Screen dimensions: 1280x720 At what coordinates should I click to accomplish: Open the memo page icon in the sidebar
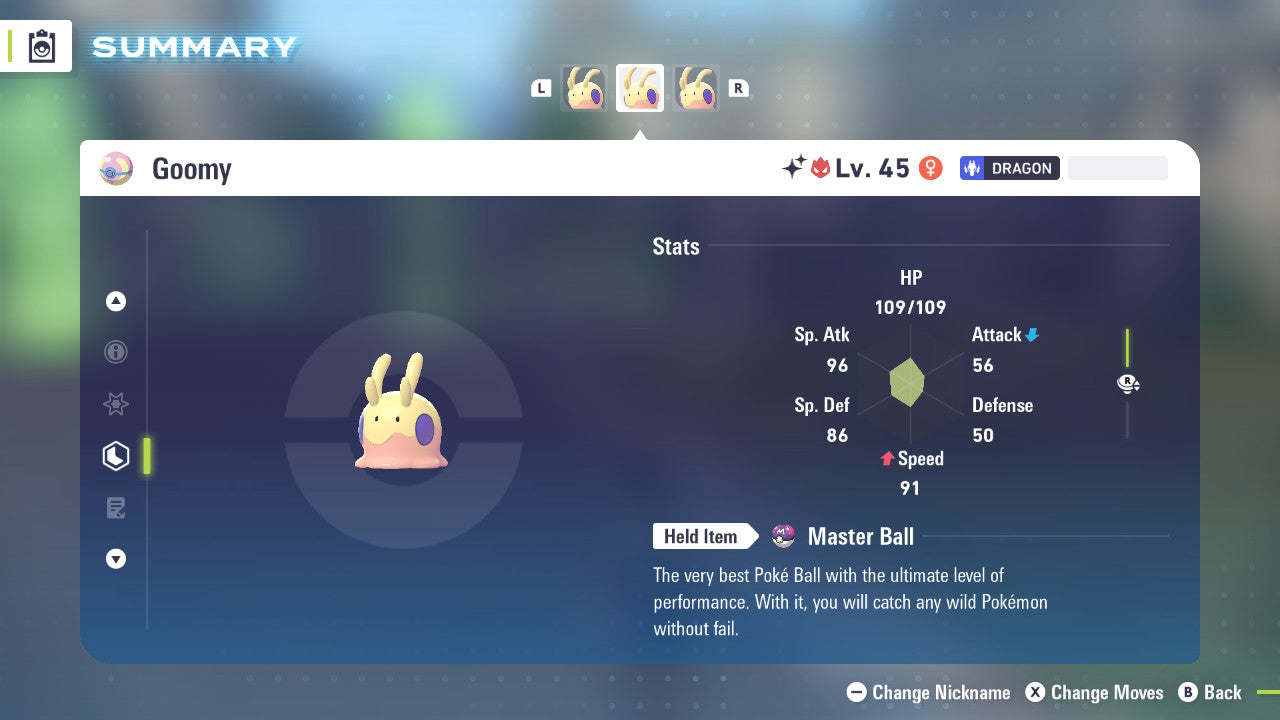[x=116, y=507]
